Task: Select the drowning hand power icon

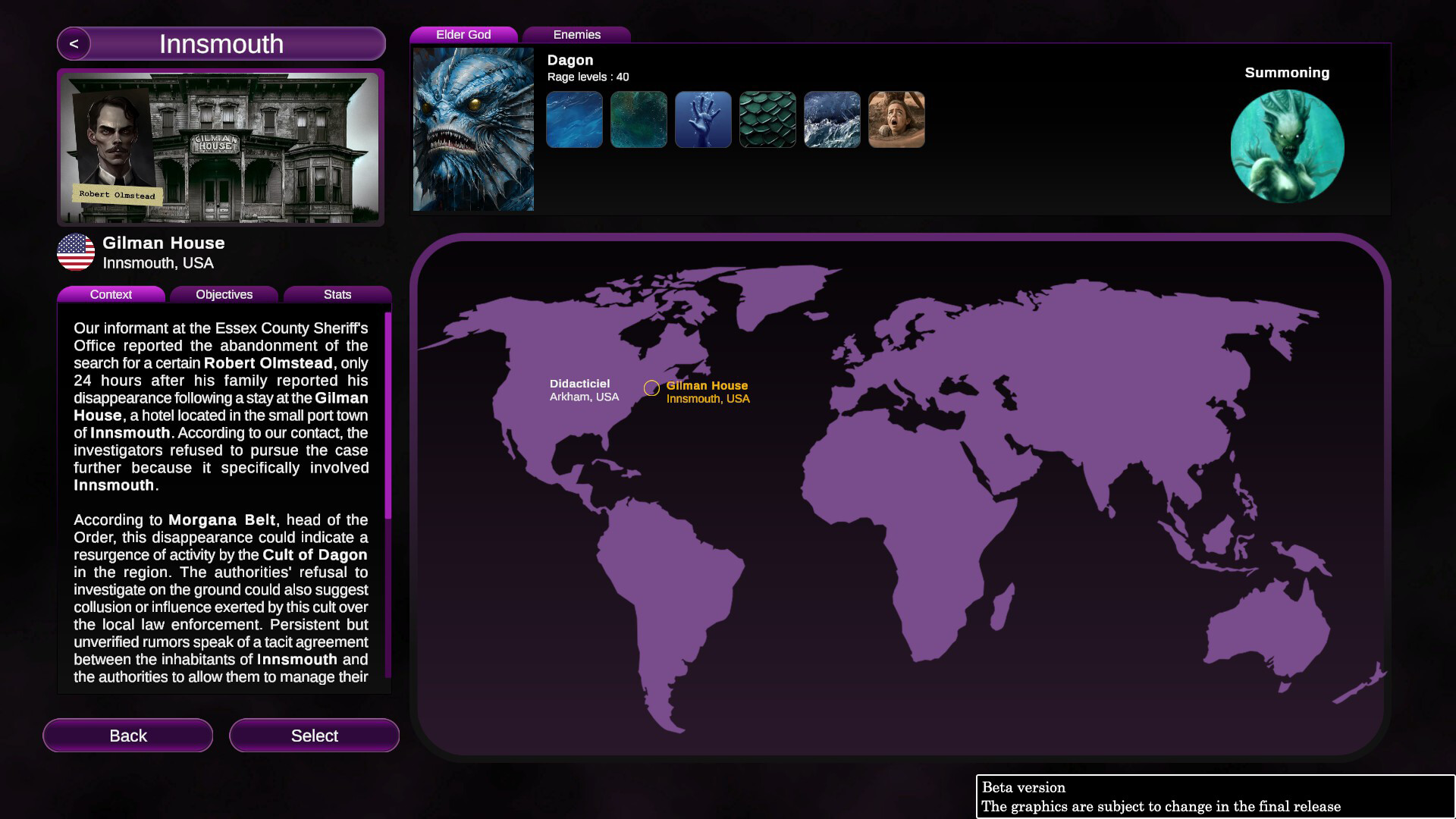Action: [703, 119]
